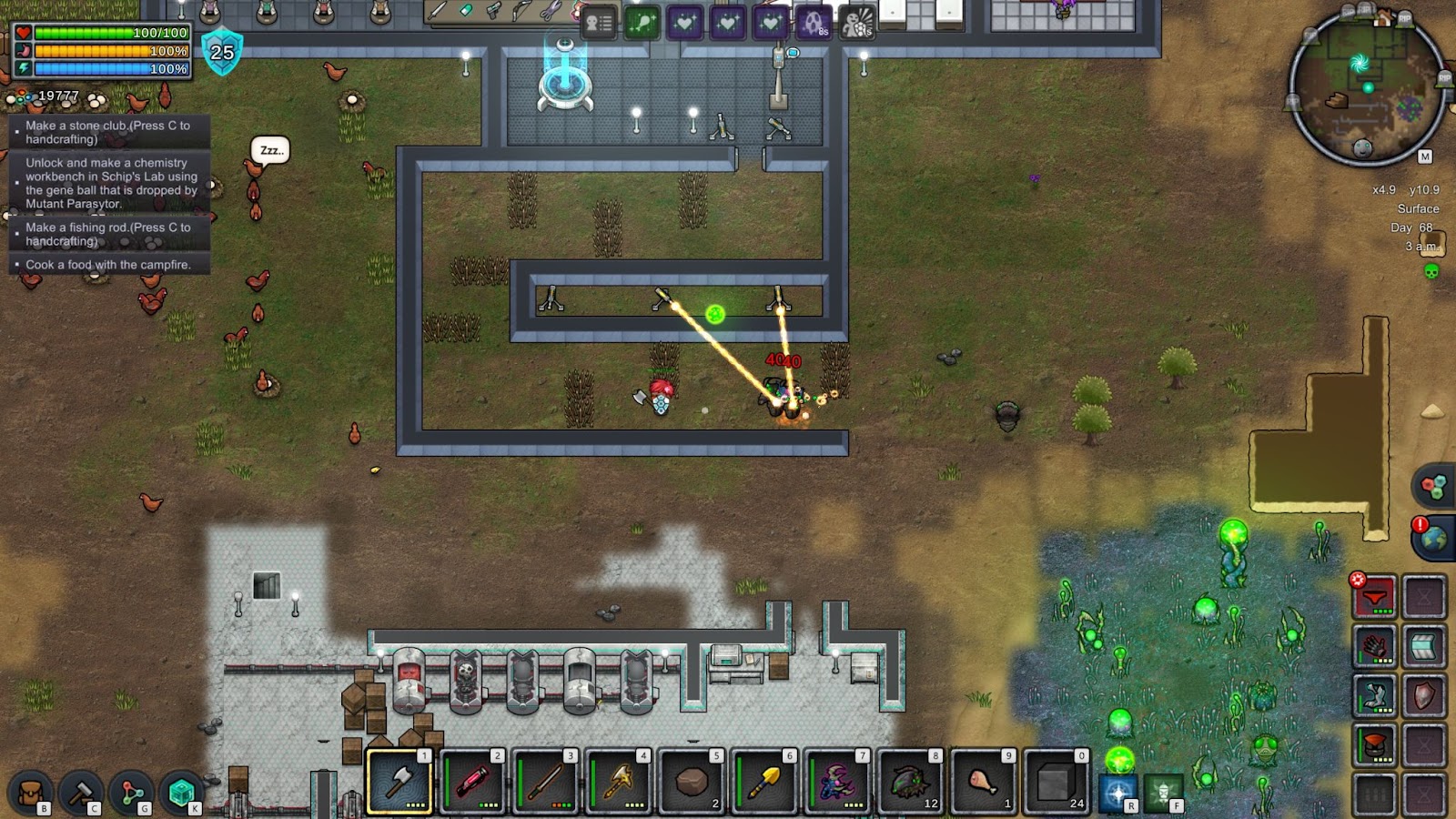Pick the yellow shovel in hotbar slot 6

point(764,781)
